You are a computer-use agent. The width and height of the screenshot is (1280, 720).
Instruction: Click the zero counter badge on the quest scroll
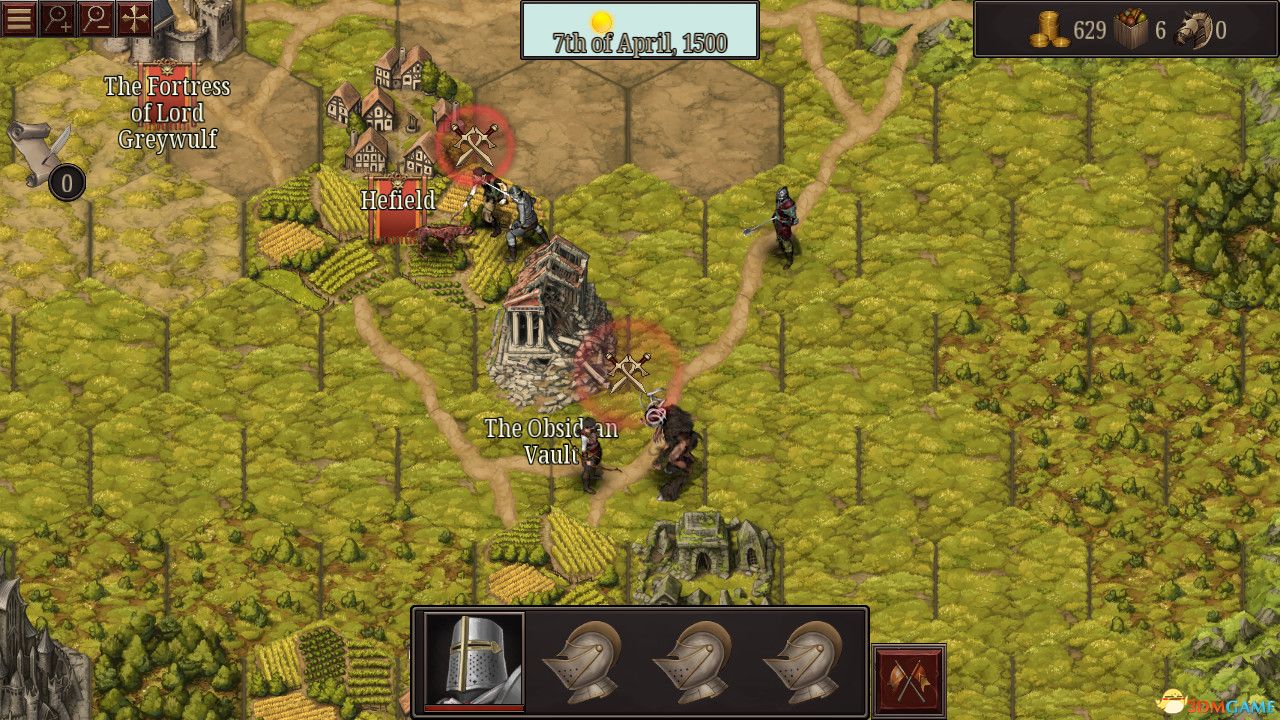(64, 183)
